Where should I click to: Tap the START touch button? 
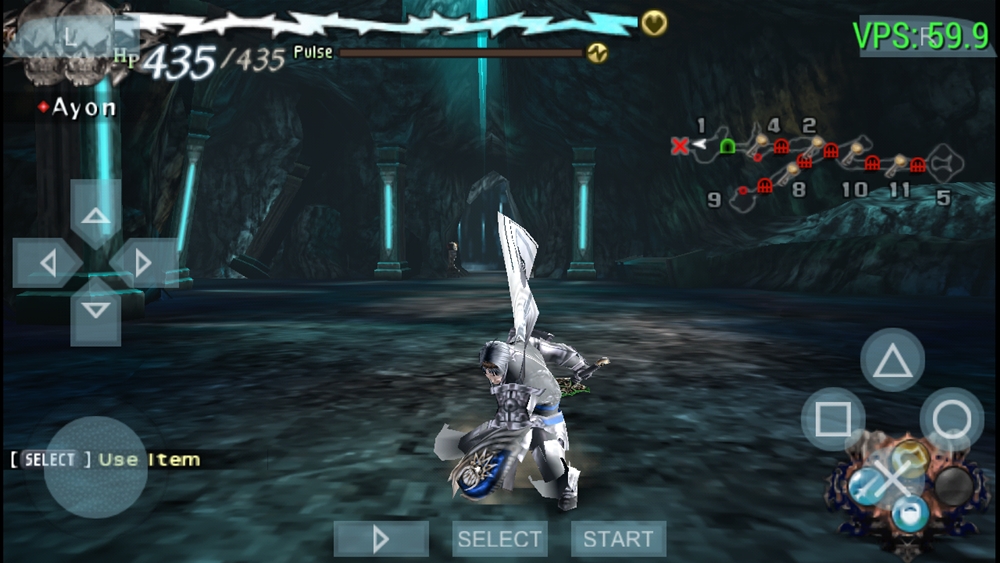pos(618,539)
